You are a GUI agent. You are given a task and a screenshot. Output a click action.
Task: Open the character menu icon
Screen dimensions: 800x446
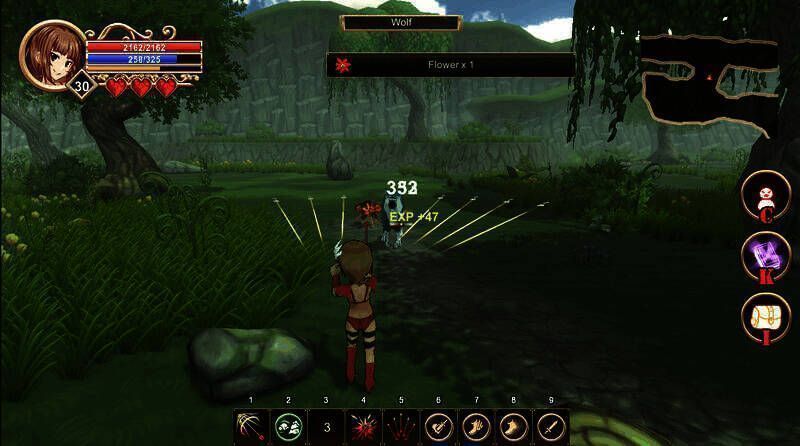pos(765,195)
